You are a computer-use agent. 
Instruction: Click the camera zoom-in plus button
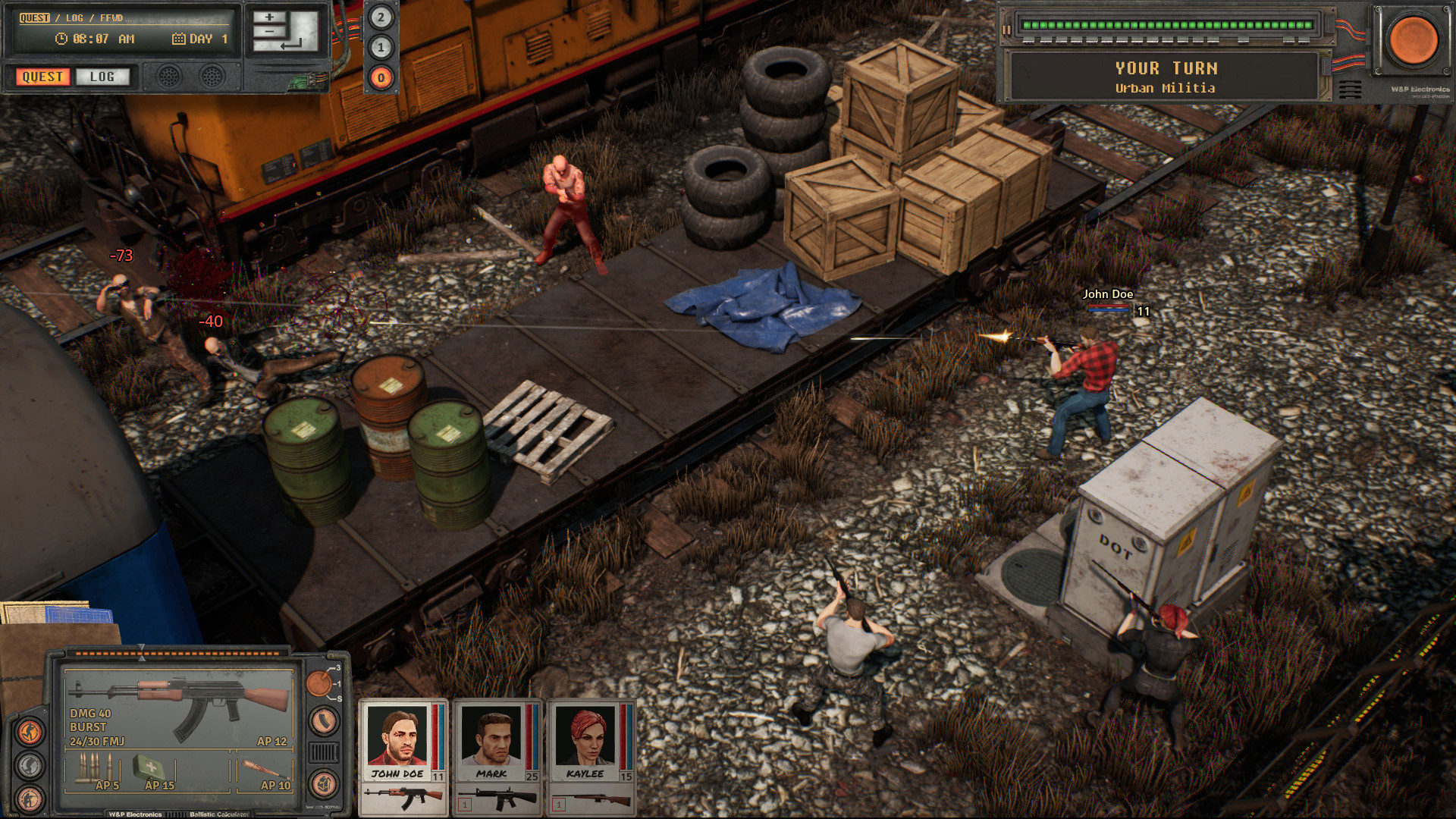[270, 17]
